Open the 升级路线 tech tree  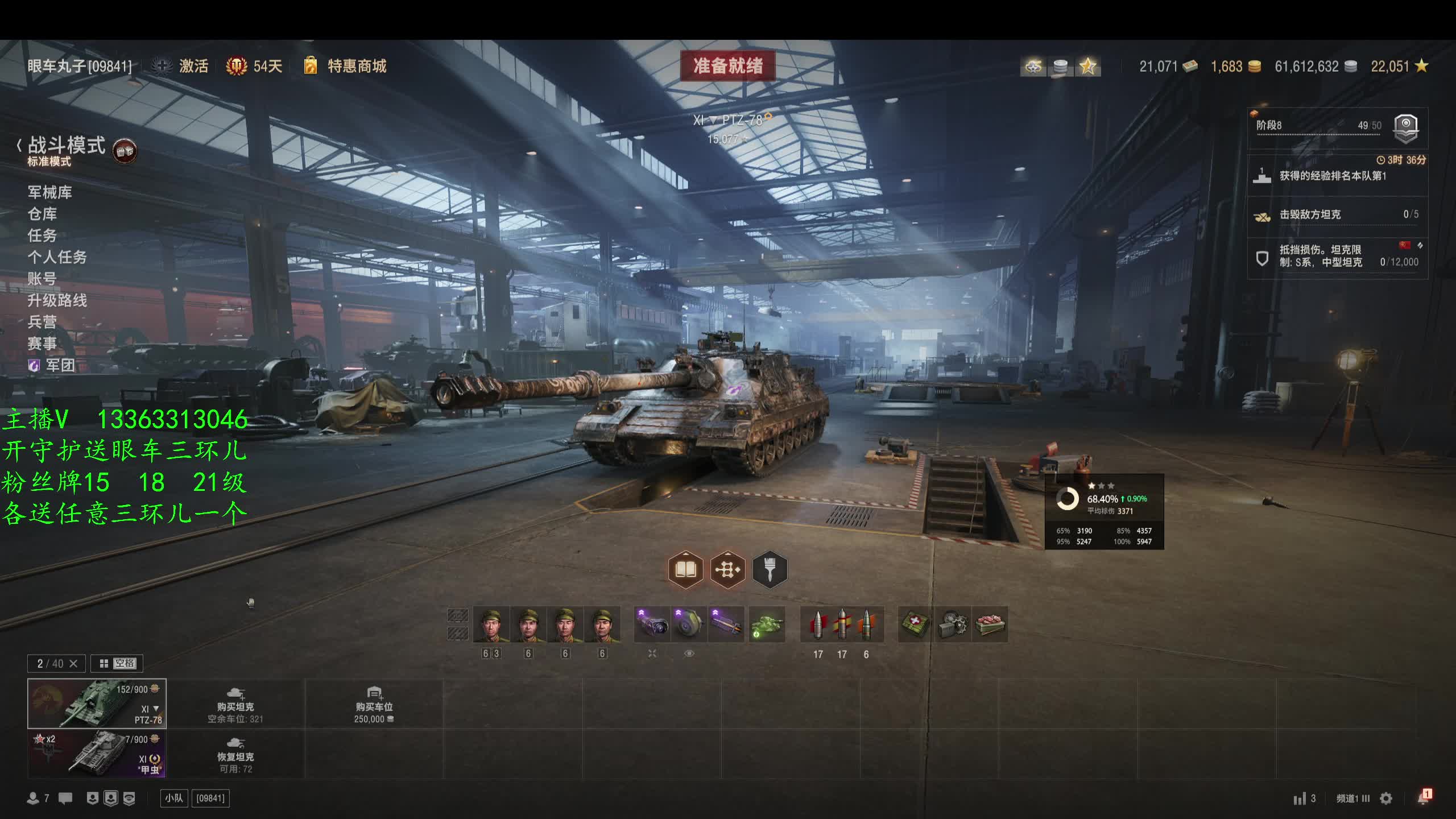point(57,300)
